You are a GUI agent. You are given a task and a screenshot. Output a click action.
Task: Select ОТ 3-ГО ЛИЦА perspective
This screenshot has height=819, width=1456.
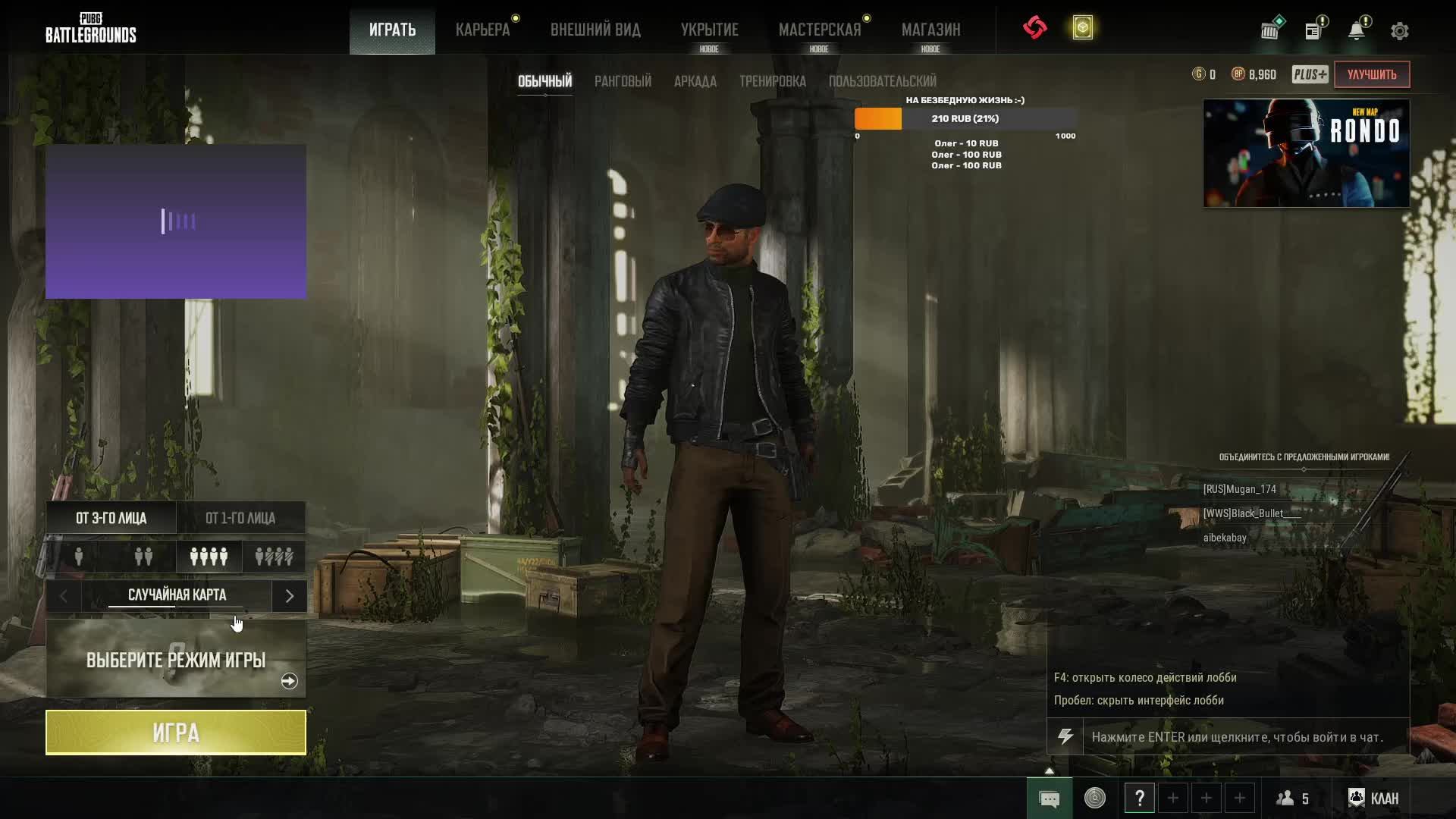coord(111,518)
